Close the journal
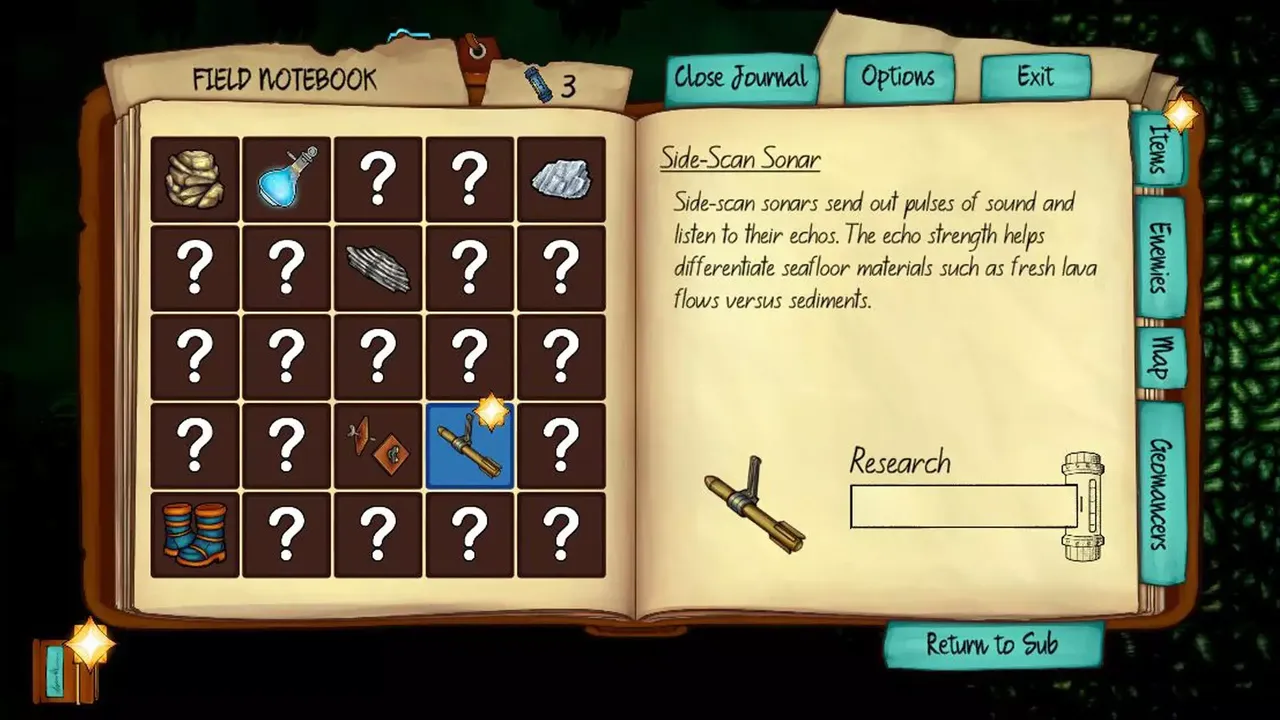1280x720 pixels. click(x=741, y=78)
